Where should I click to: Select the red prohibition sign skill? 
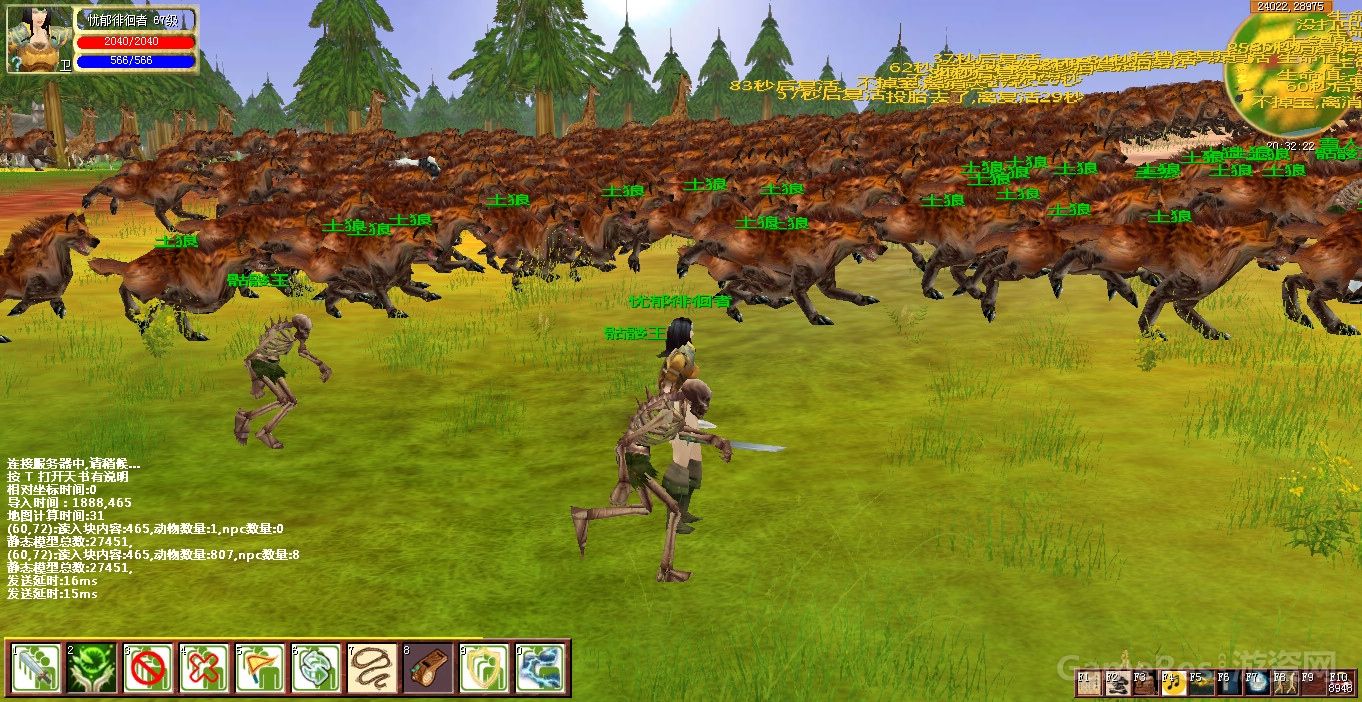tap(148, 667)
